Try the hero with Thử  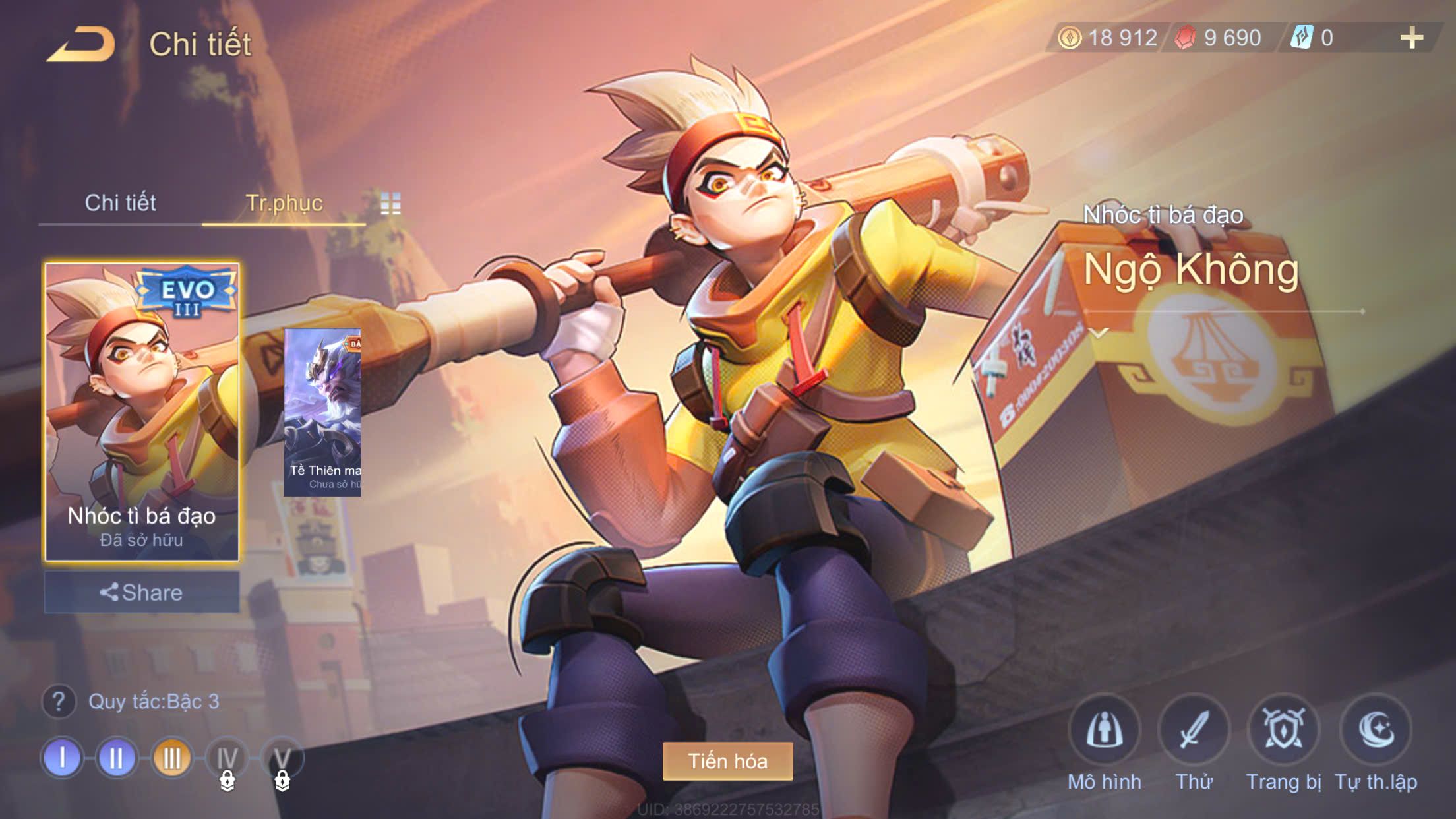[1194, 731]
